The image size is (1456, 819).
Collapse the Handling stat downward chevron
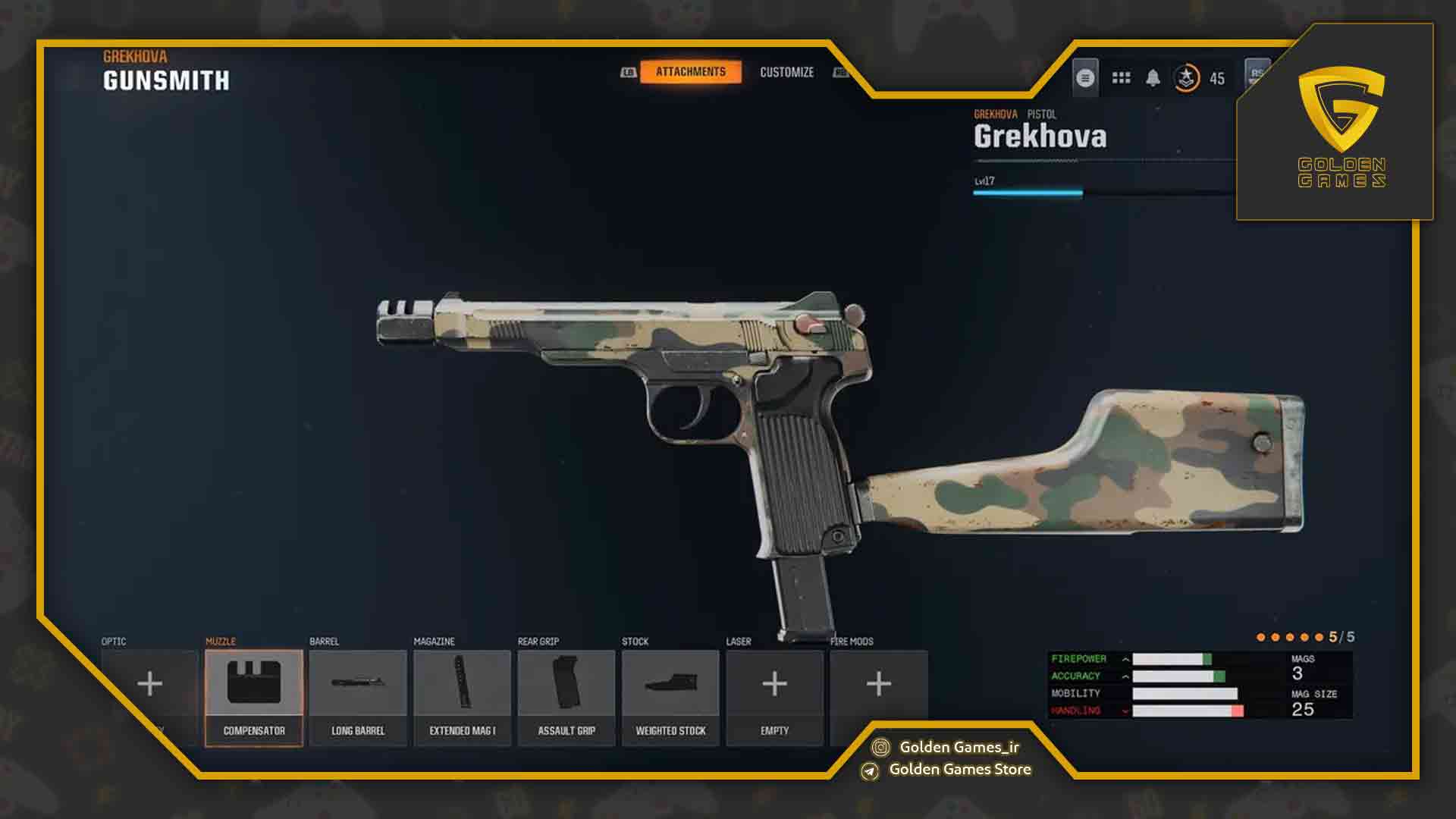[1125, 711]
